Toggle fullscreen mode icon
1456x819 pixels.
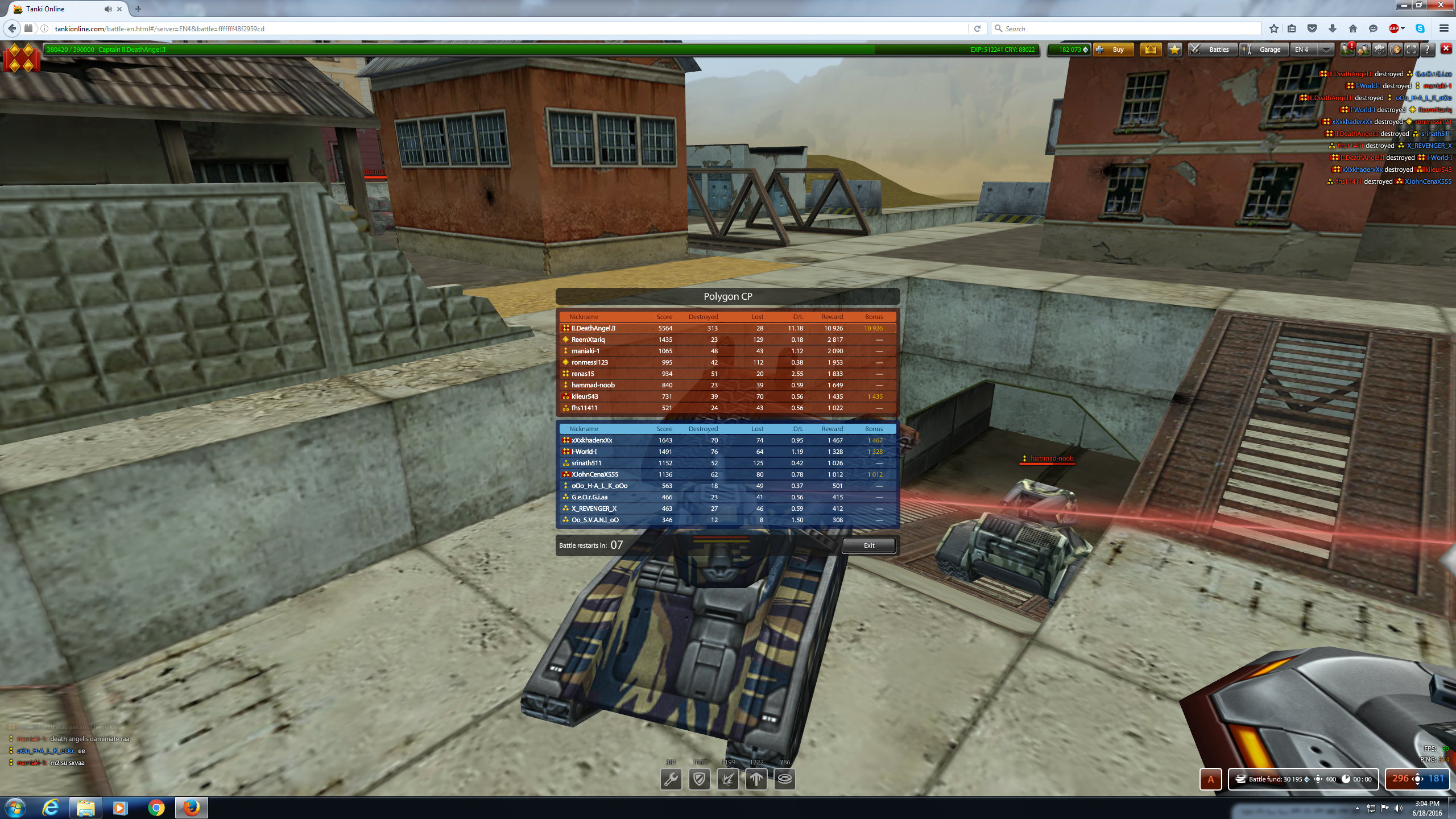[x=1410, y=50]
